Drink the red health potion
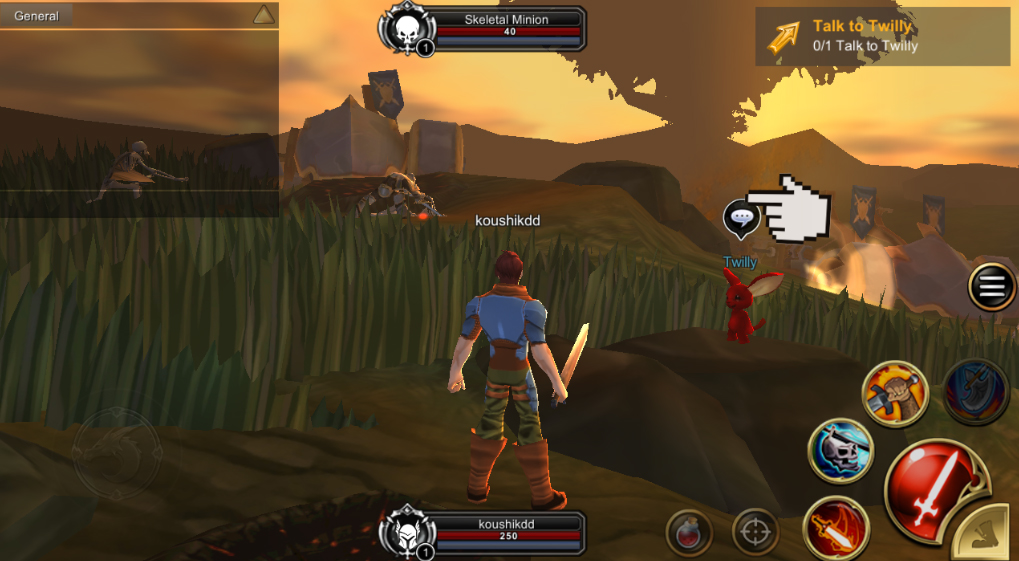Viewport: 1019px width, 561px height. pyautogui.click(x=689, y=532)
